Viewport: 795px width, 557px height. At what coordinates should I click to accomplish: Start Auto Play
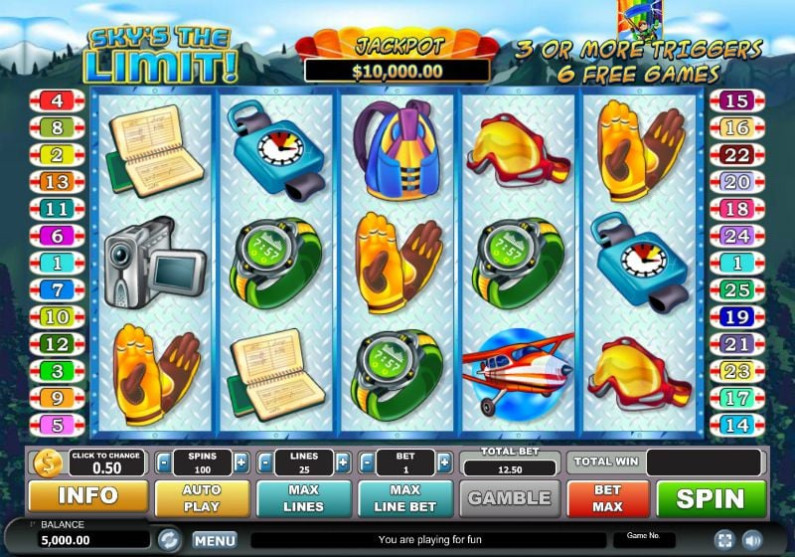point(201,498)
